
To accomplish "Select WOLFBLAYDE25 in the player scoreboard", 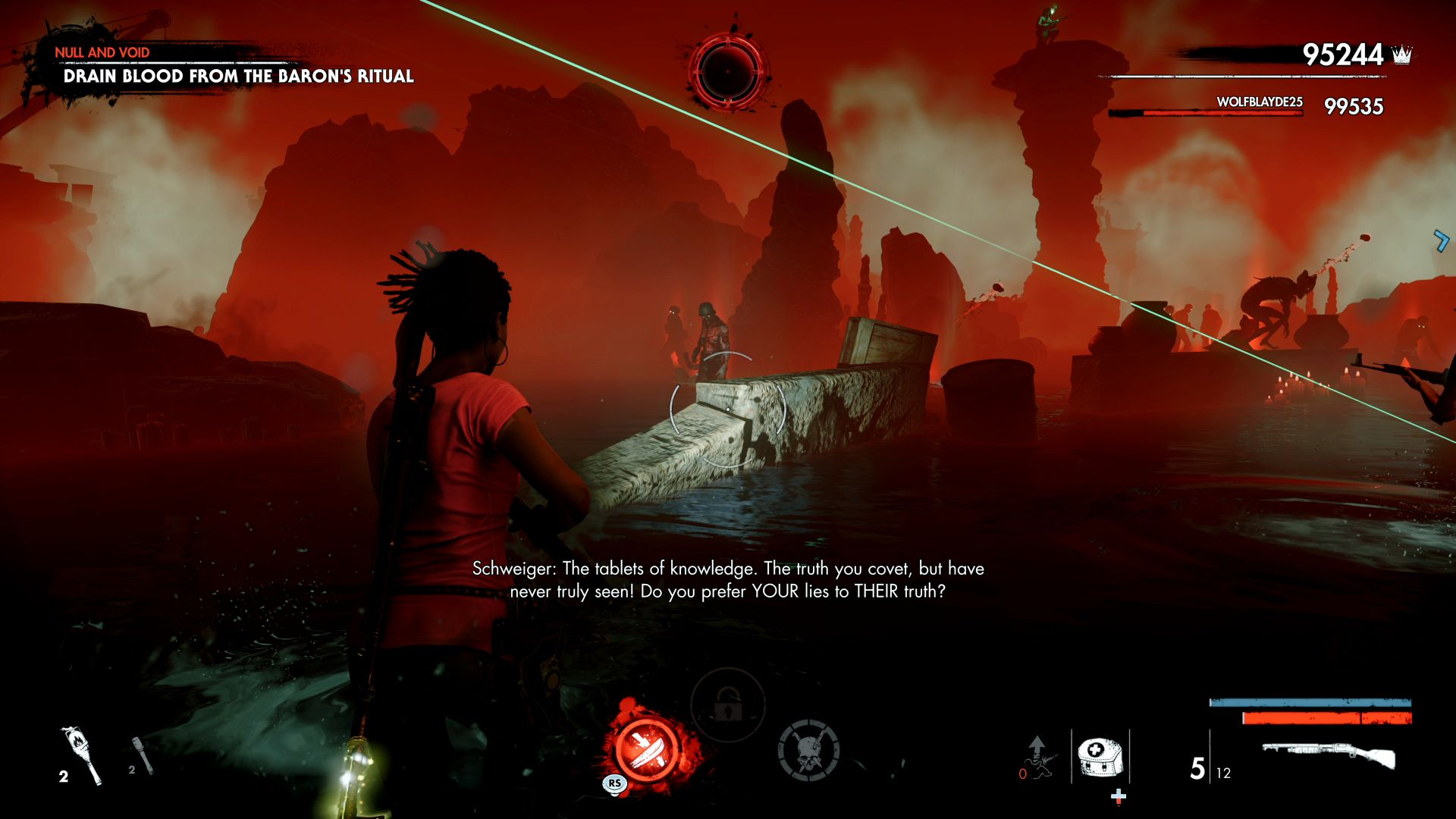I will [1259, 102].
